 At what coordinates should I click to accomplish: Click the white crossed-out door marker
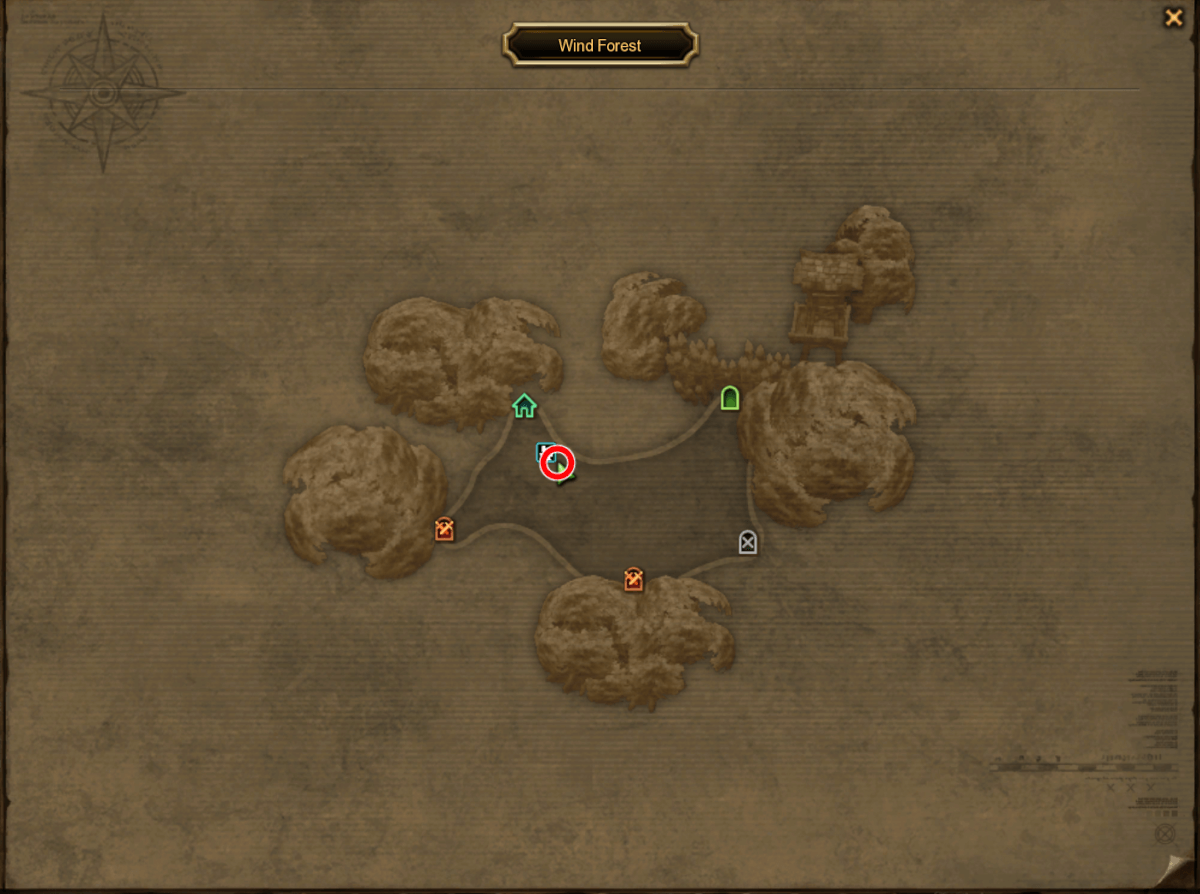(x=748, y=542)
